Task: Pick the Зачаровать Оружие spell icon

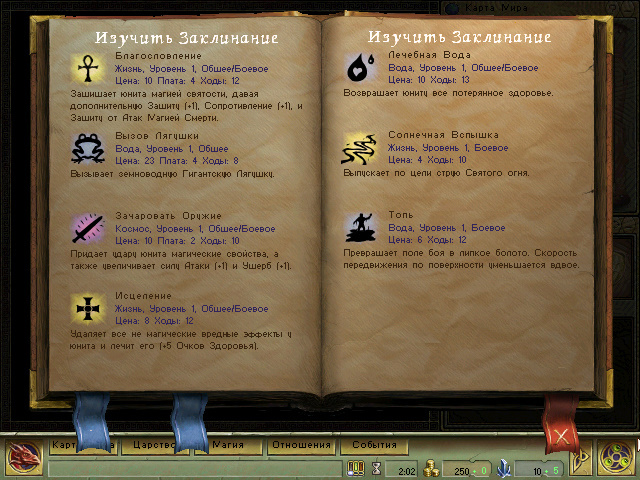Action: (x=89, y=229)
